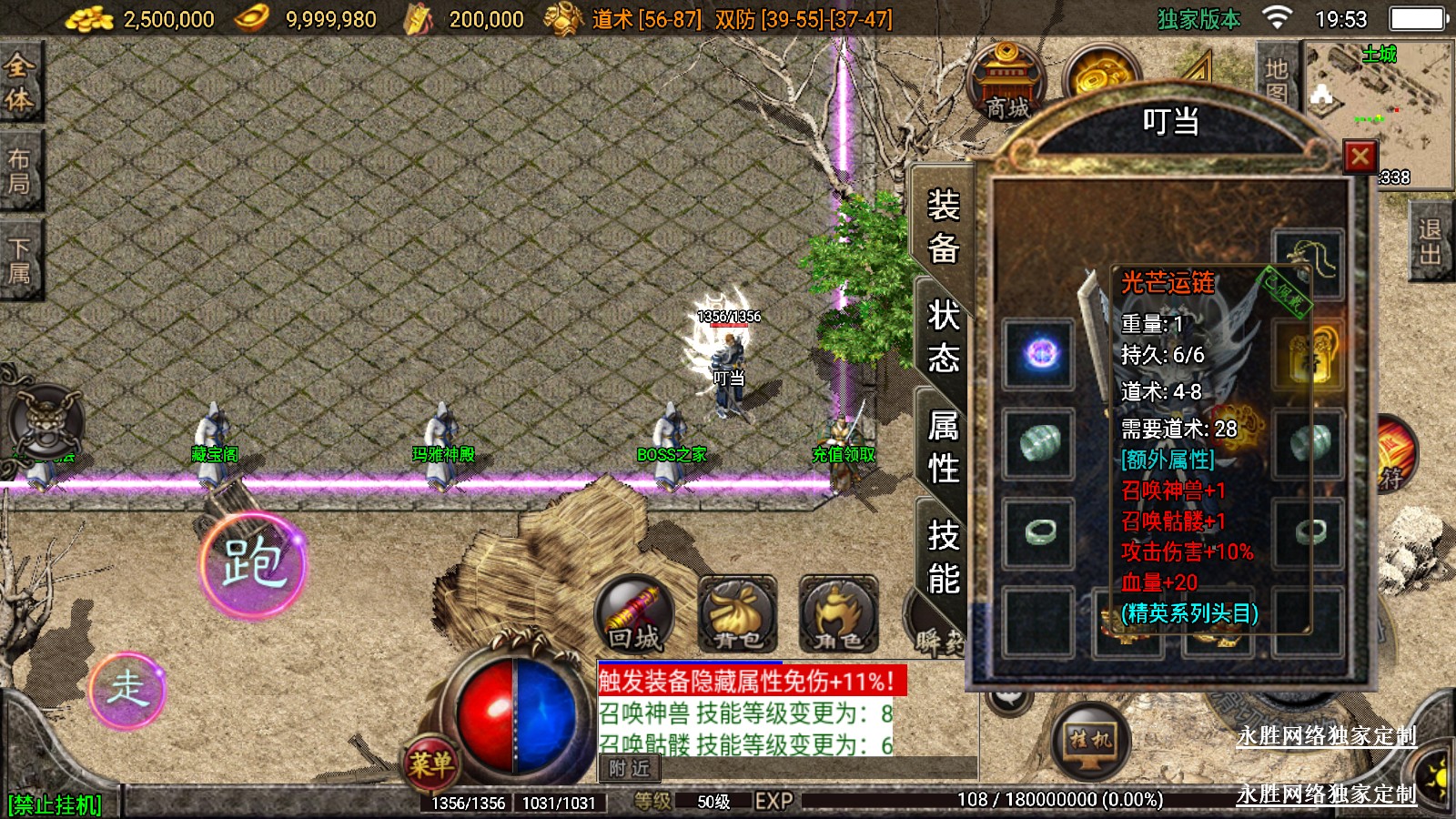Image resolution: width=1456 pixels, height=819 pixels.
Task: Show the 属性 attributes tab
Action: coord(943,447)
